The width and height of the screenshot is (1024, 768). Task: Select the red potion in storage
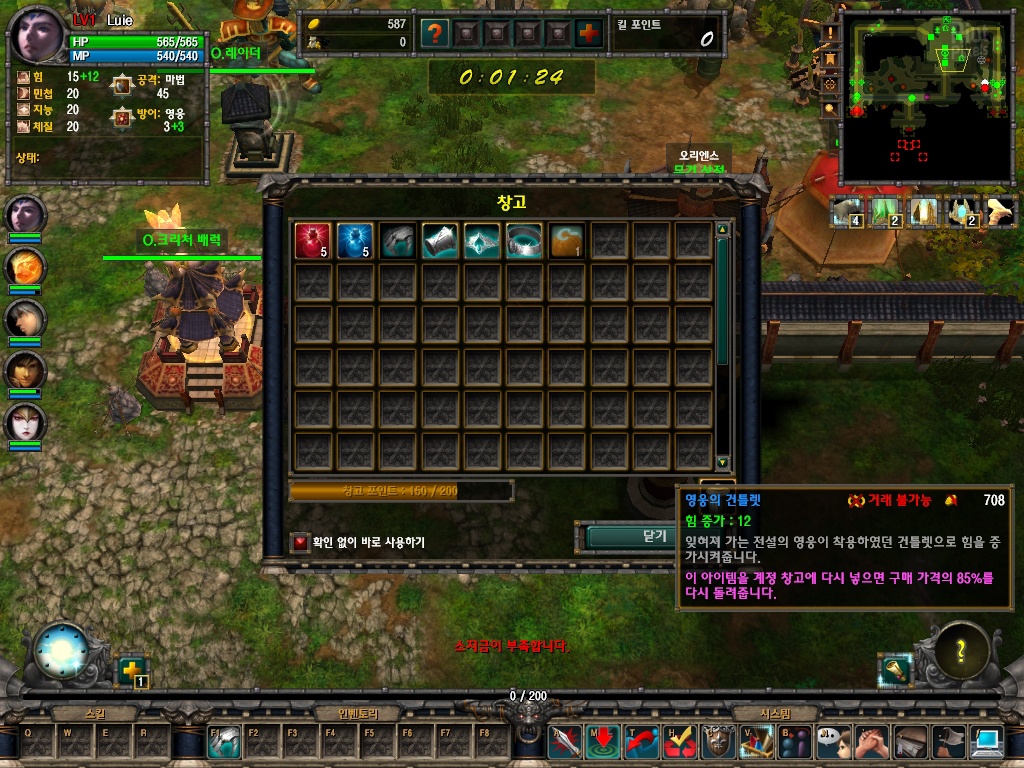(x=312, y=241)
